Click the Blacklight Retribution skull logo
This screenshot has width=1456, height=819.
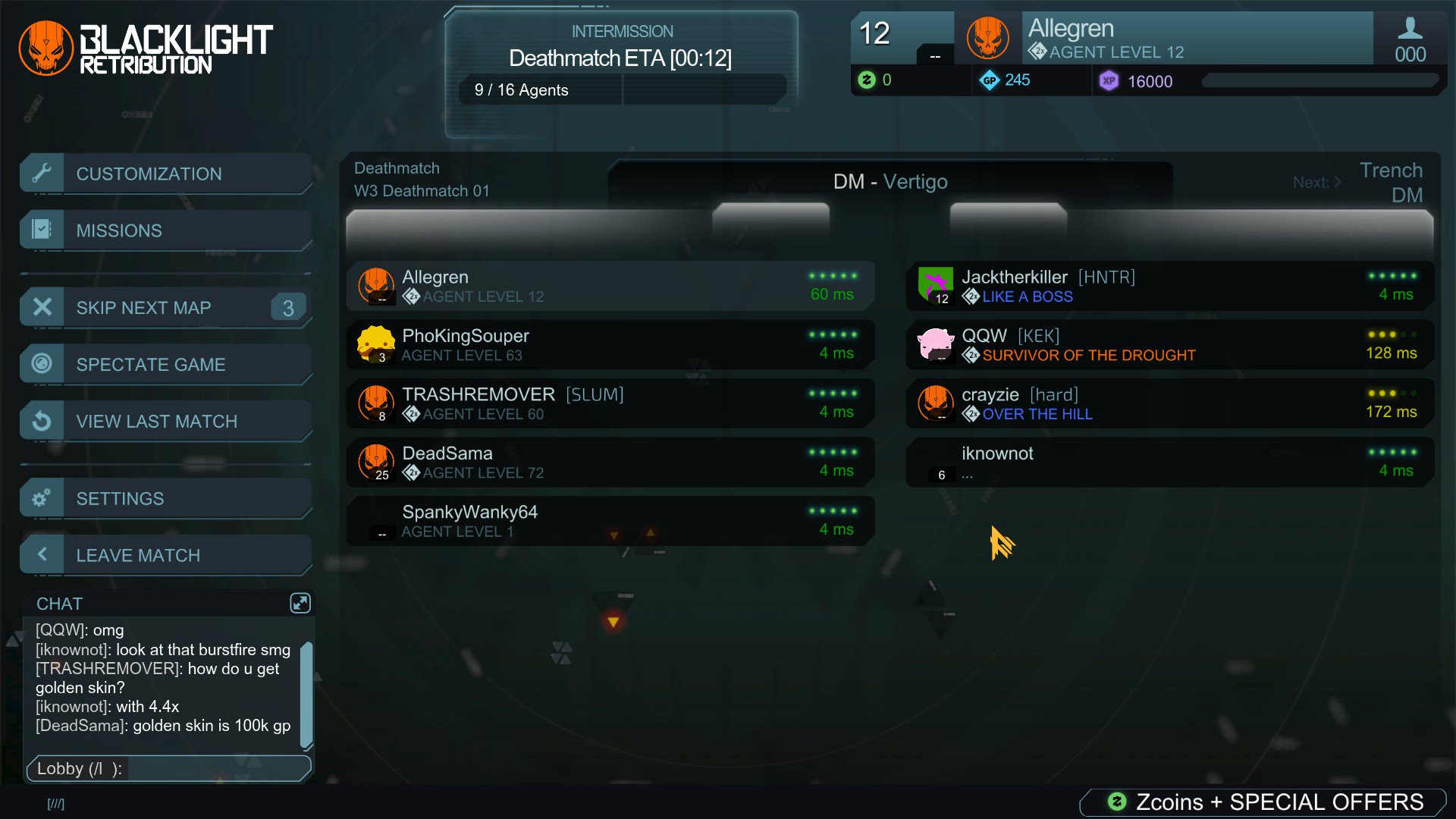click(45, 47)
